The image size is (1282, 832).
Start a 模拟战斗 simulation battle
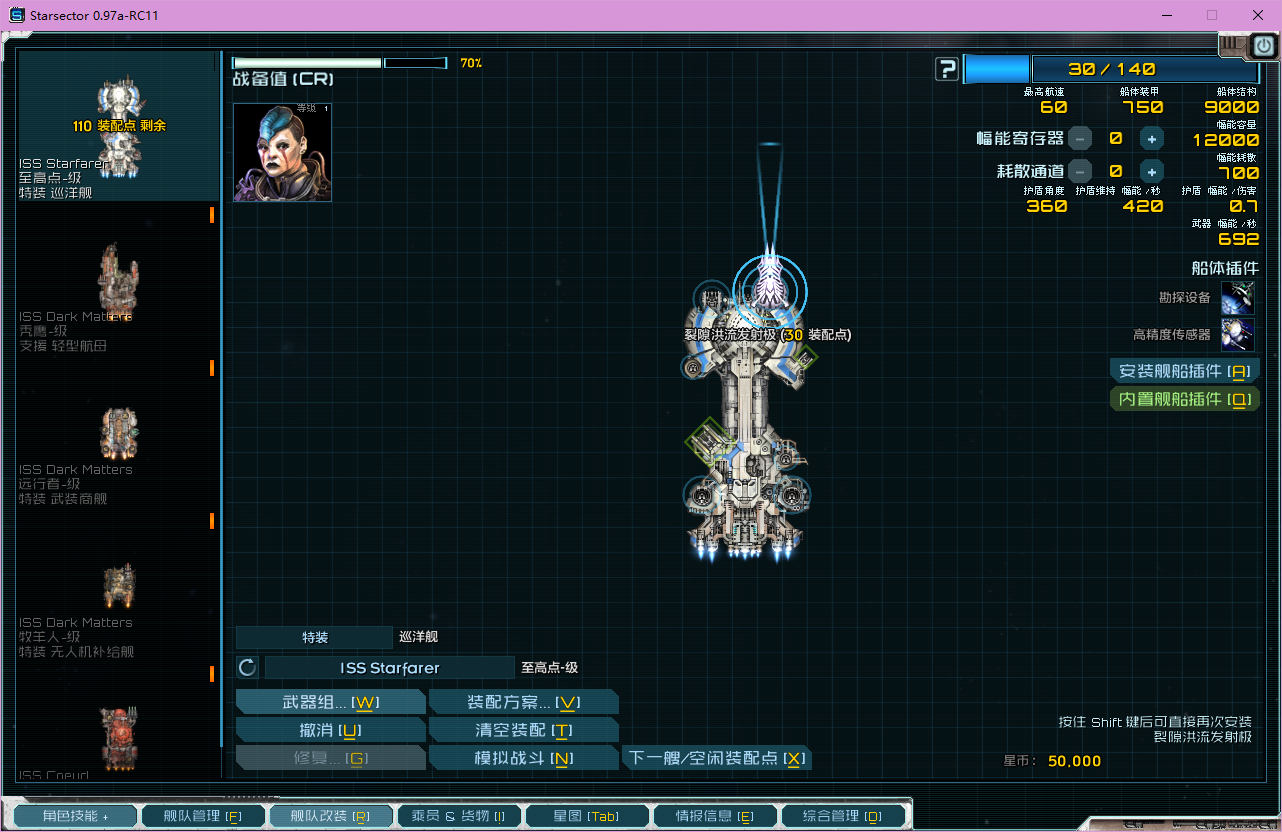coord(522,758)
